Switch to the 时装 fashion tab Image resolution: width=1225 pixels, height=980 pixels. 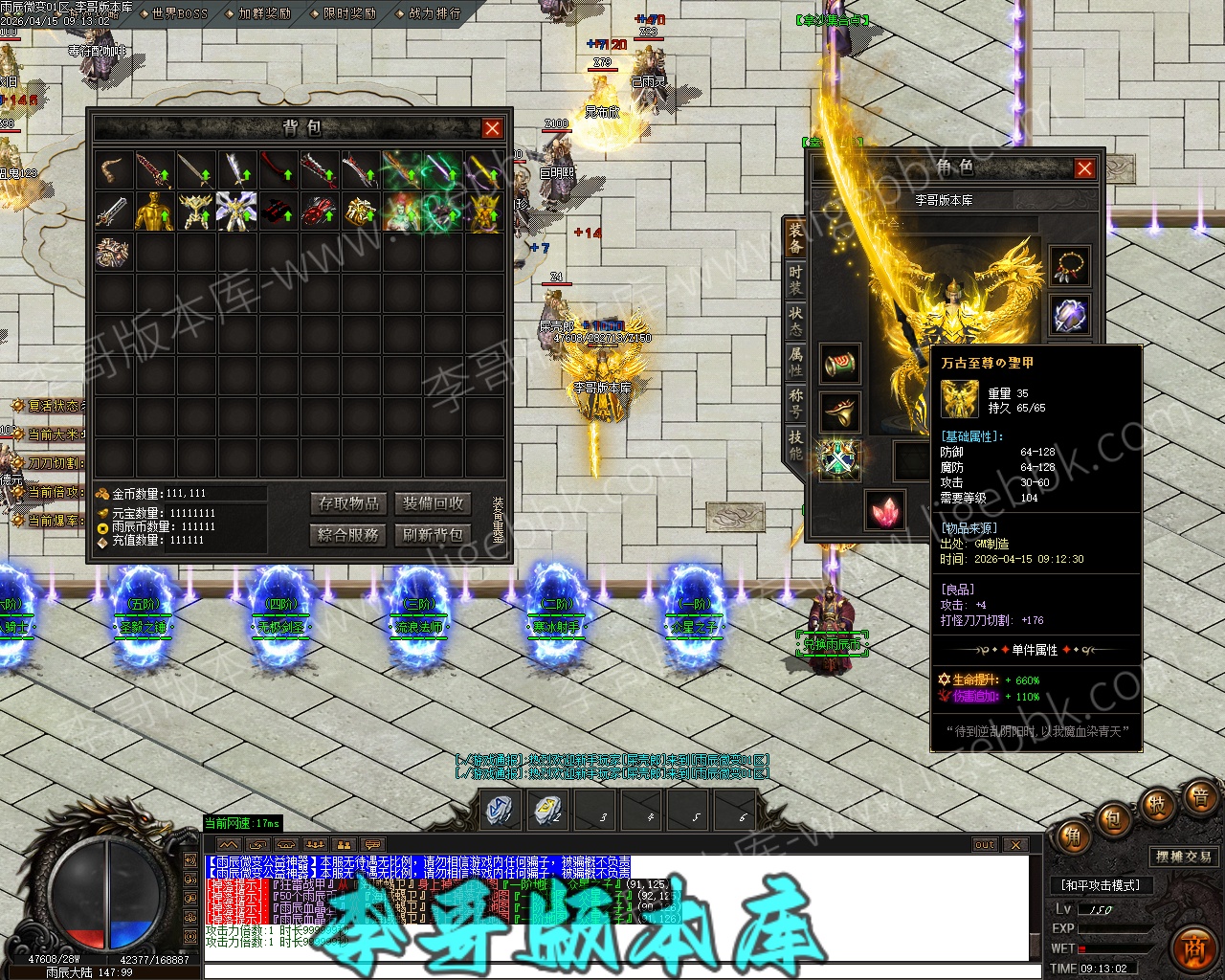(x=795, y=279)
